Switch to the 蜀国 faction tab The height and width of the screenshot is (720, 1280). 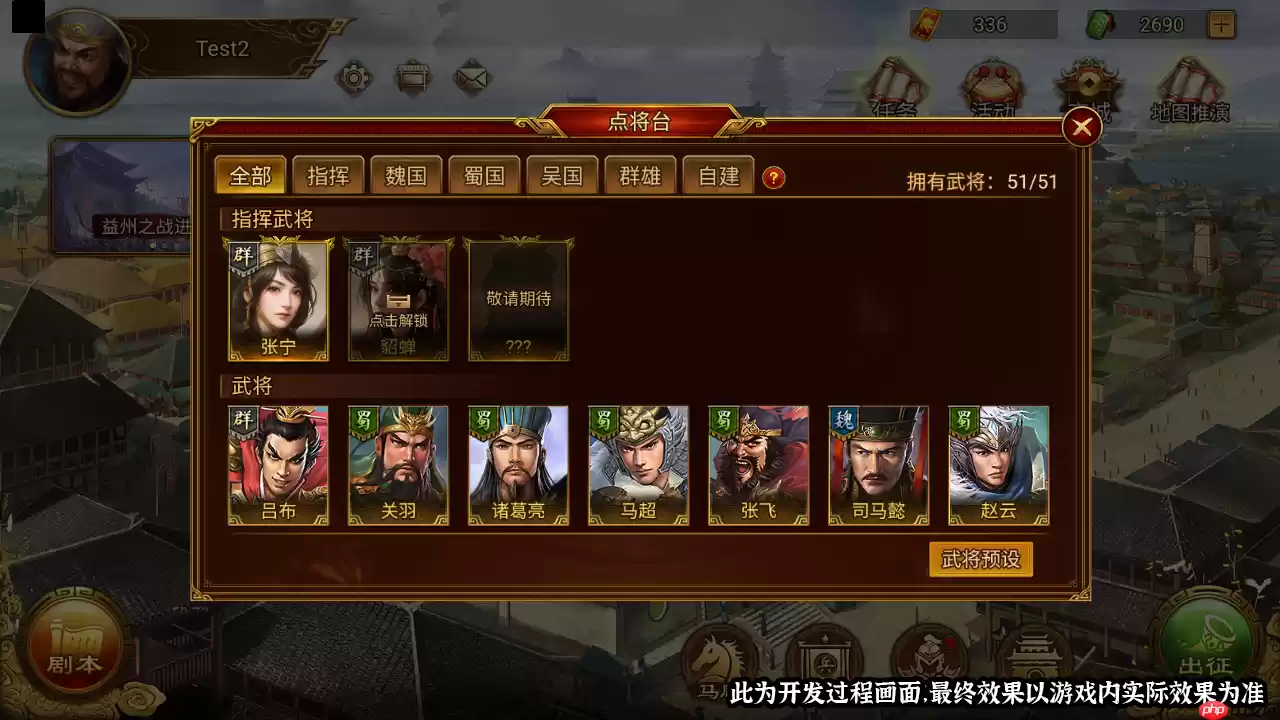pyautogui.click(x=484, y=175)
